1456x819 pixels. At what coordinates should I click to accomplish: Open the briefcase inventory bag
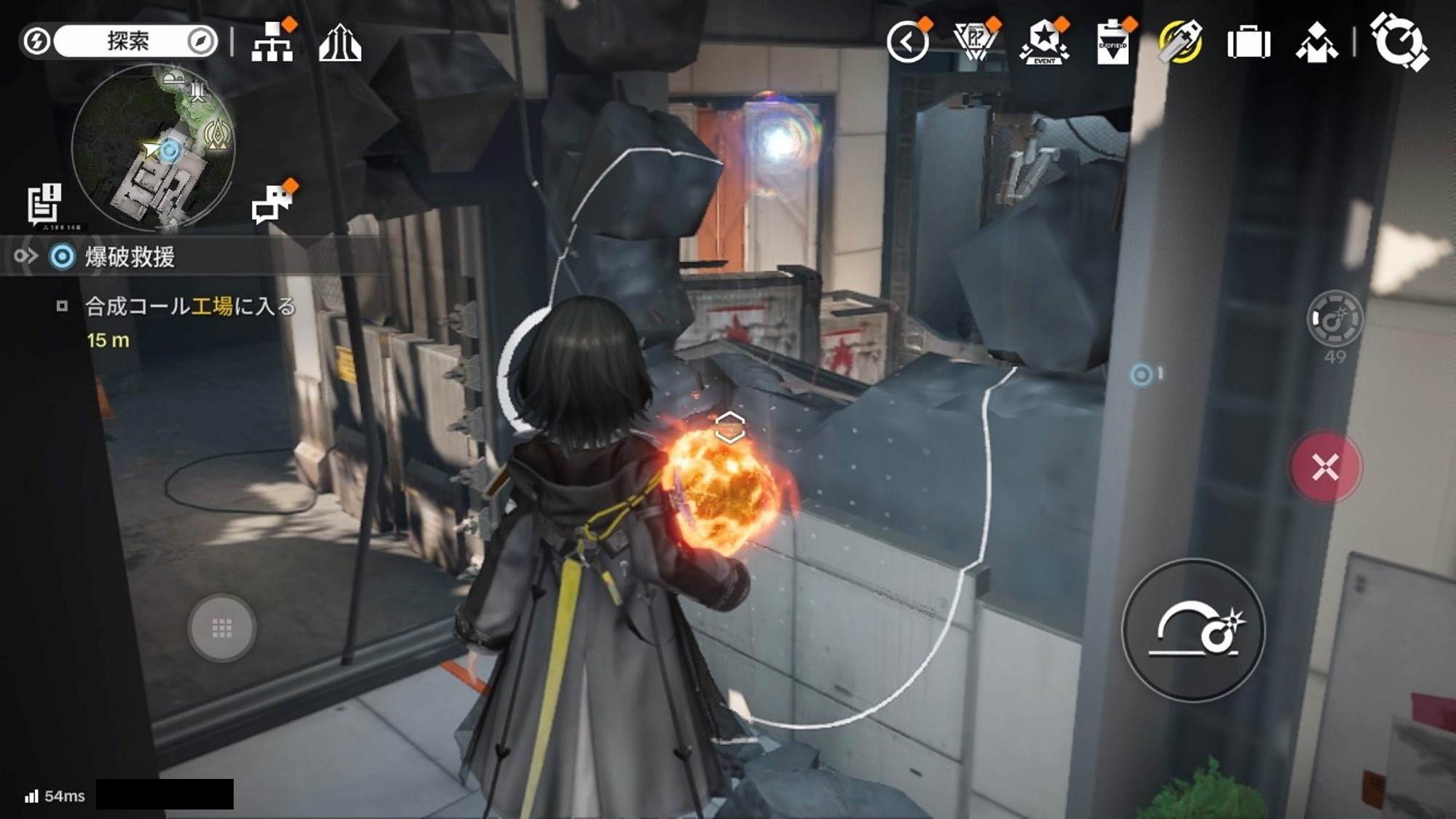[1249, 43]
